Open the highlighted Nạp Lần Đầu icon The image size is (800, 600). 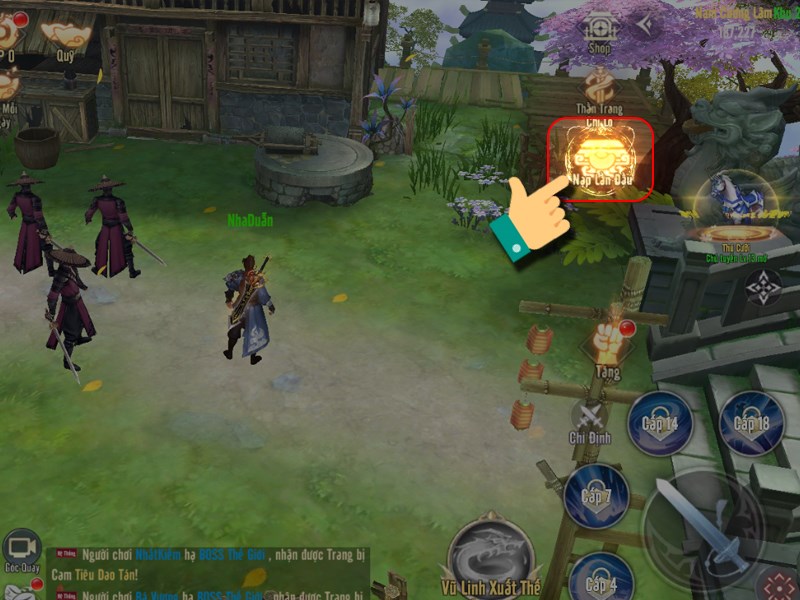(600, 158)
